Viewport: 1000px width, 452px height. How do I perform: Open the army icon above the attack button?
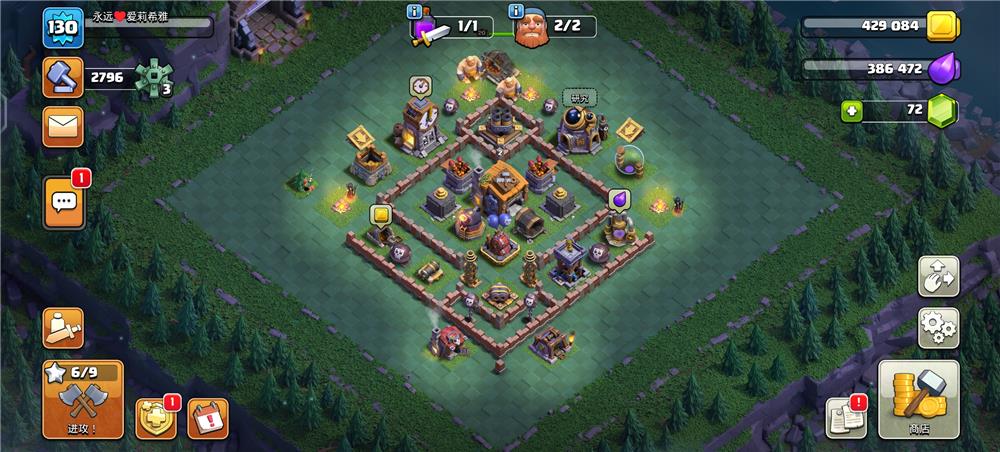tap(63, 328)
